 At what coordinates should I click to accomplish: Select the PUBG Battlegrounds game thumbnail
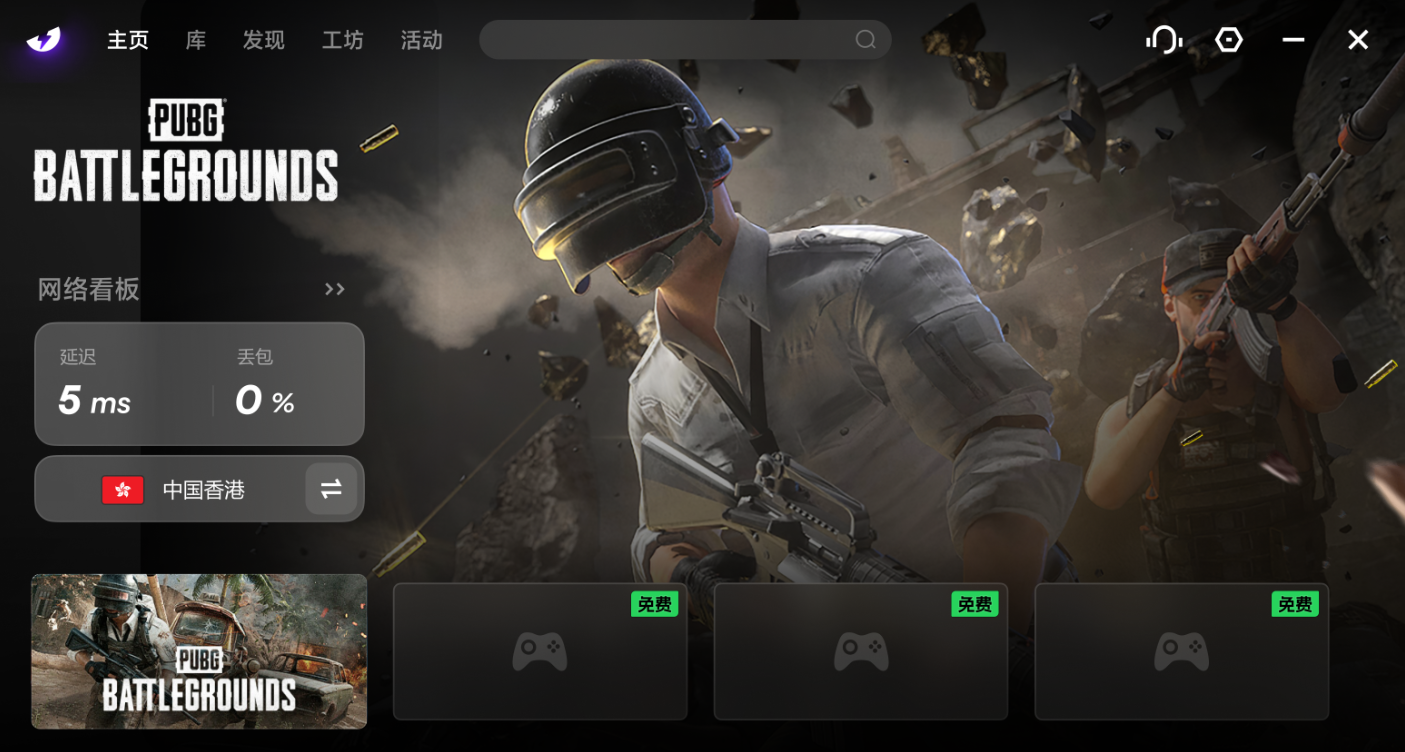coord(199,651)
